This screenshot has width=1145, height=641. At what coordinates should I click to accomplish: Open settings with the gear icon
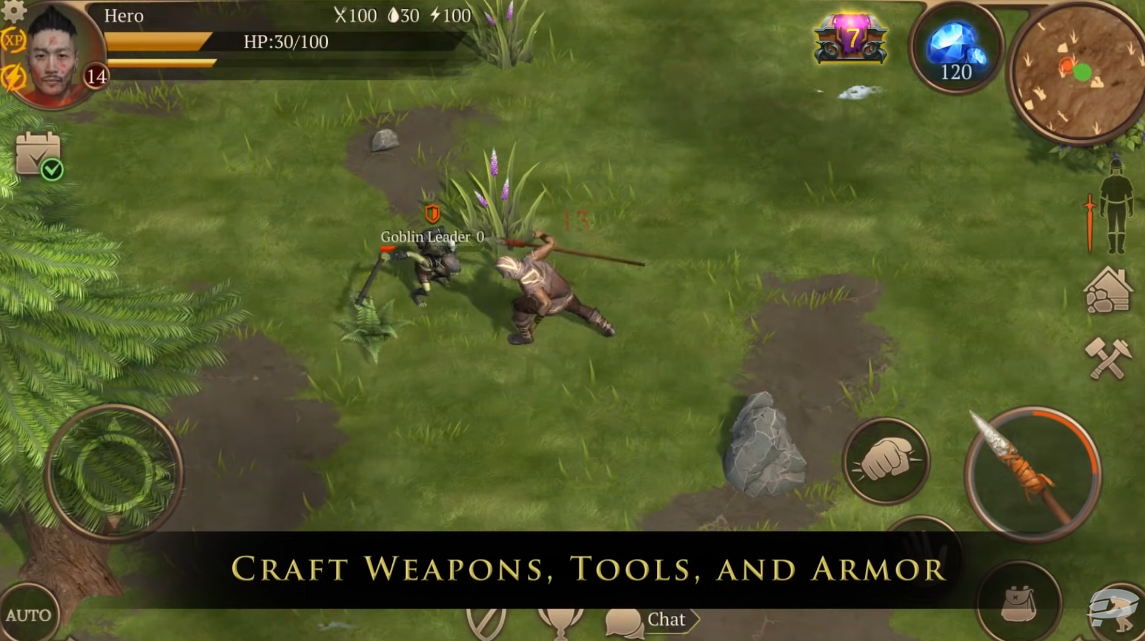point(13,10)
